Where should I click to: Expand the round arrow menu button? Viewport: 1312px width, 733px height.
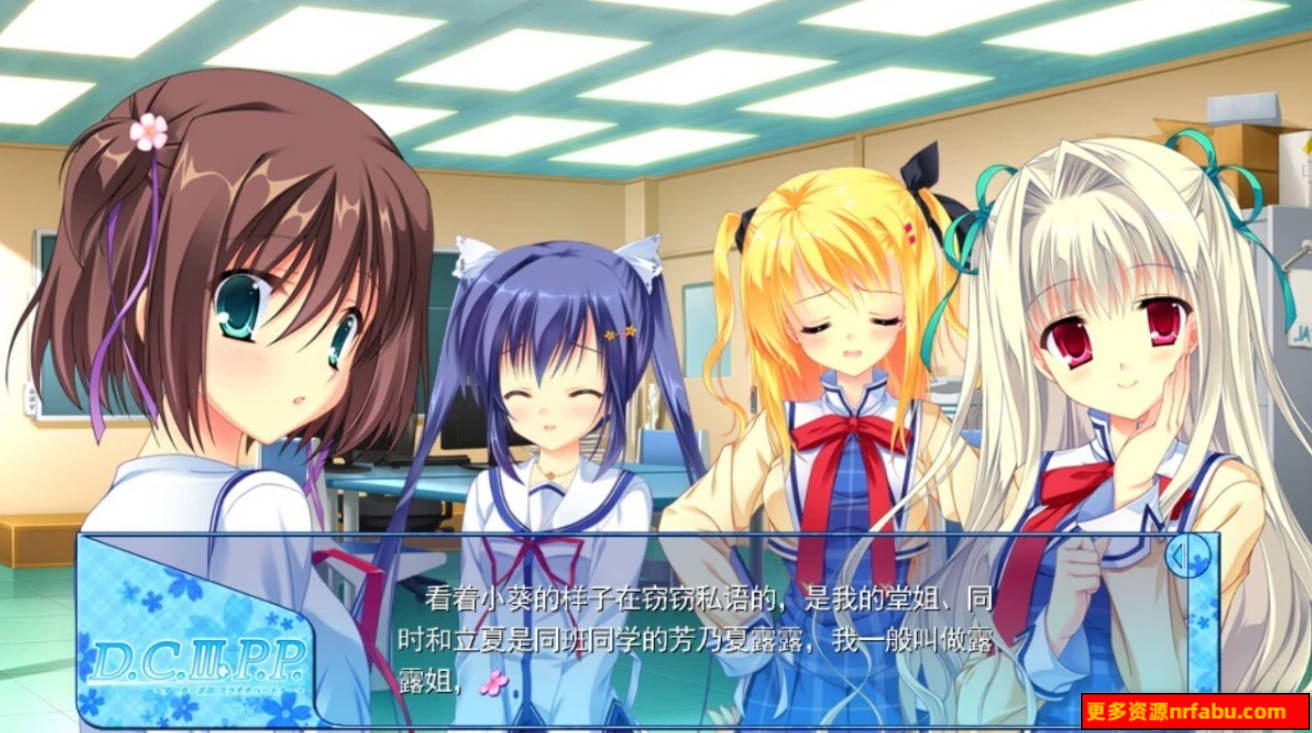(1188, 556)
